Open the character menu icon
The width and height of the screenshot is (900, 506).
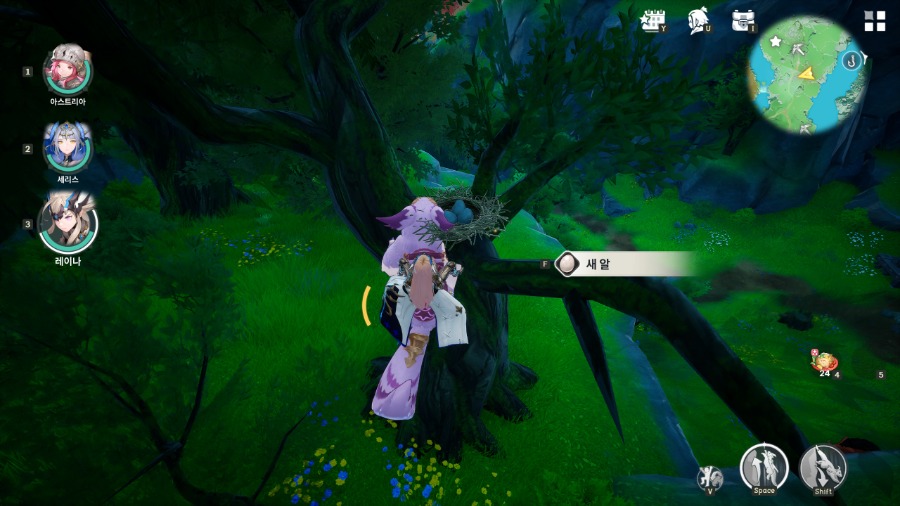pos(699,21)
